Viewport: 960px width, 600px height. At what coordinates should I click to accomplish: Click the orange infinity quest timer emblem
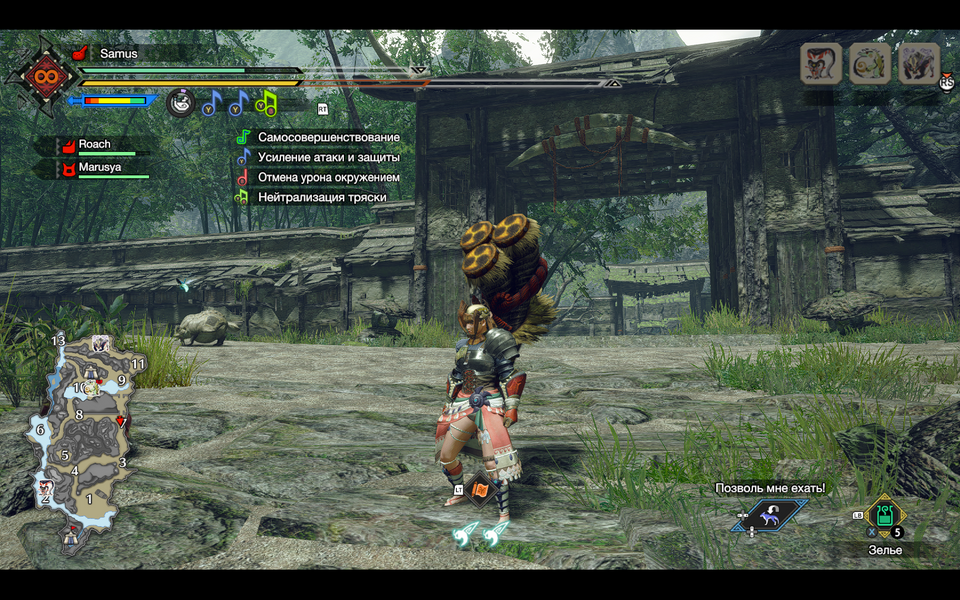[x=40, y=75]
